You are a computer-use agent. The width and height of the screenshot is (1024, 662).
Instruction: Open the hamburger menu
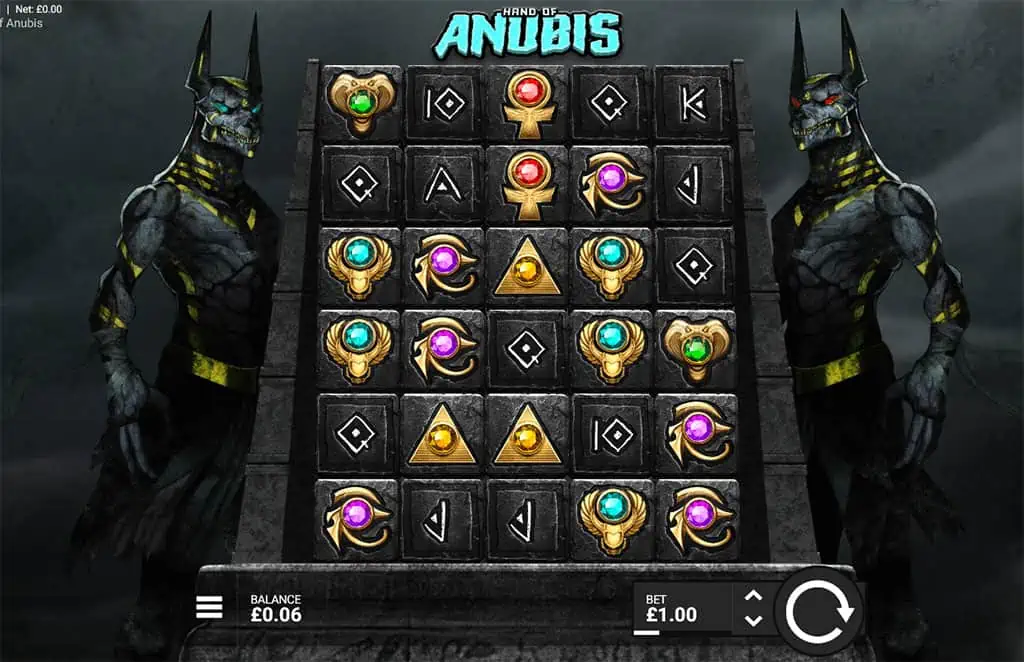[209, 607]
